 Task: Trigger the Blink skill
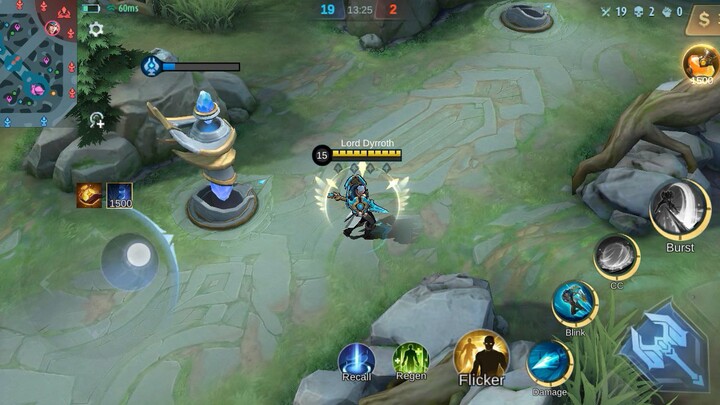(575, 303)
